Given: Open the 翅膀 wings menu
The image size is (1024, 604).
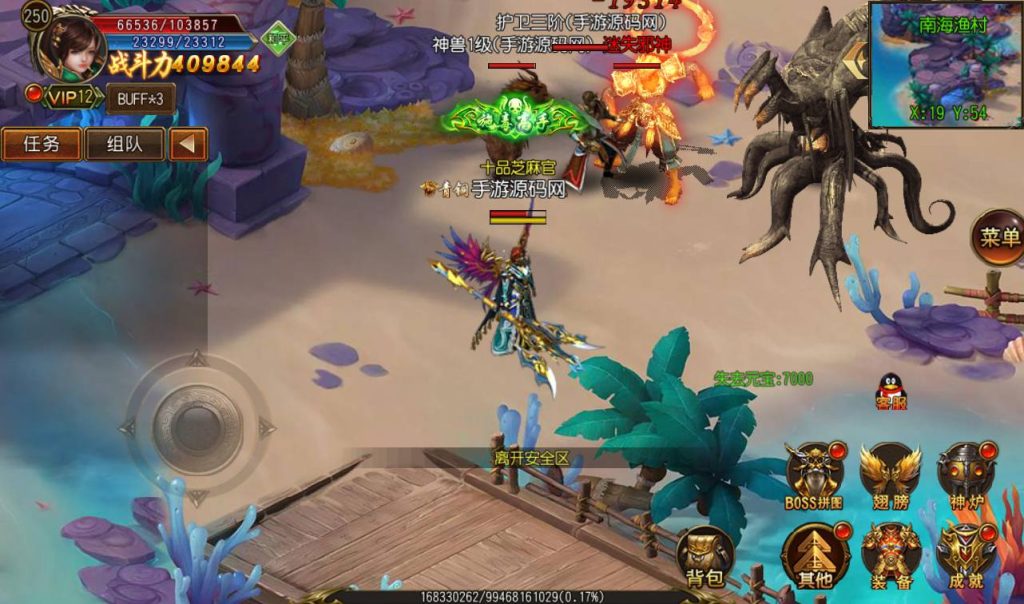Looking at the screenshot, I should 890,473.
